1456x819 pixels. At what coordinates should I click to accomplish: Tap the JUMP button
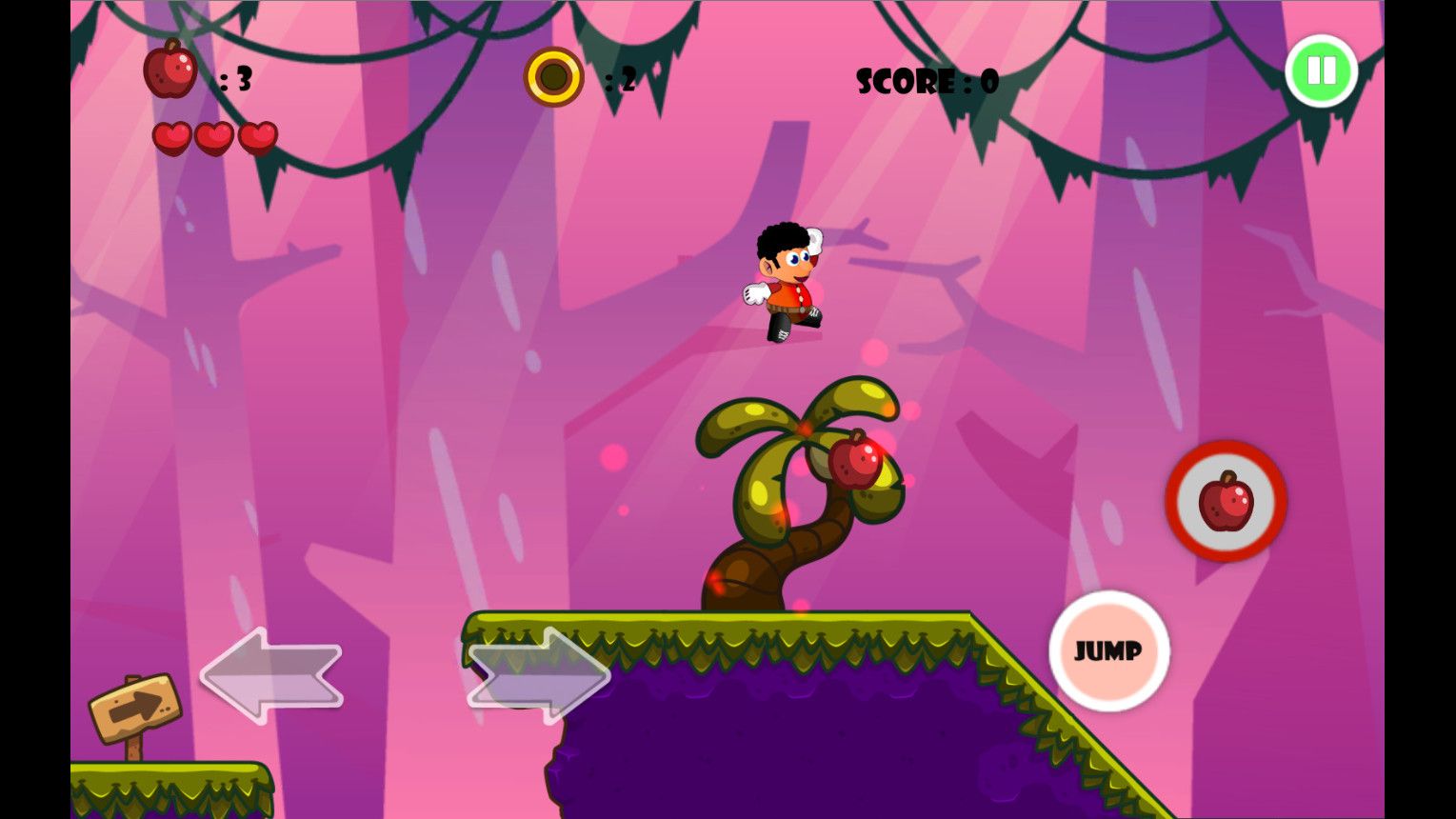pyautogui.click(x=1108, y=650)
